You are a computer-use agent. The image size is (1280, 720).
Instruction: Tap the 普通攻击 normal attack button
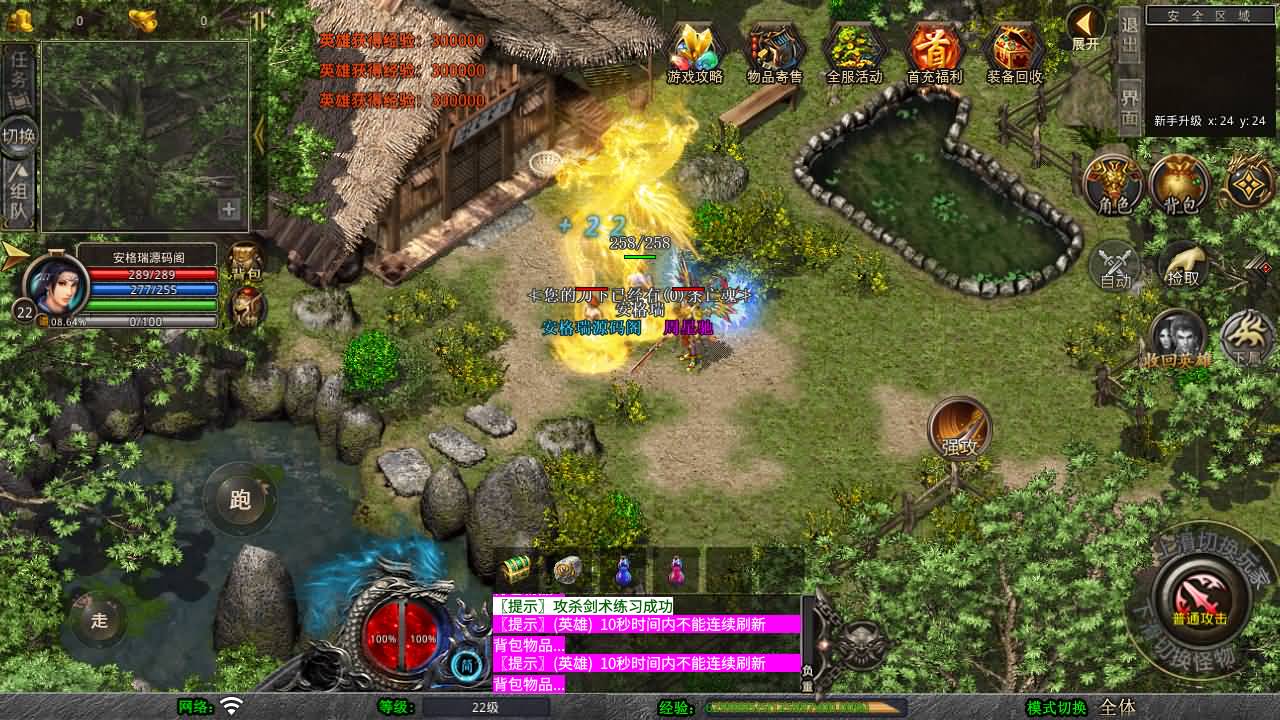[1199, 597]
